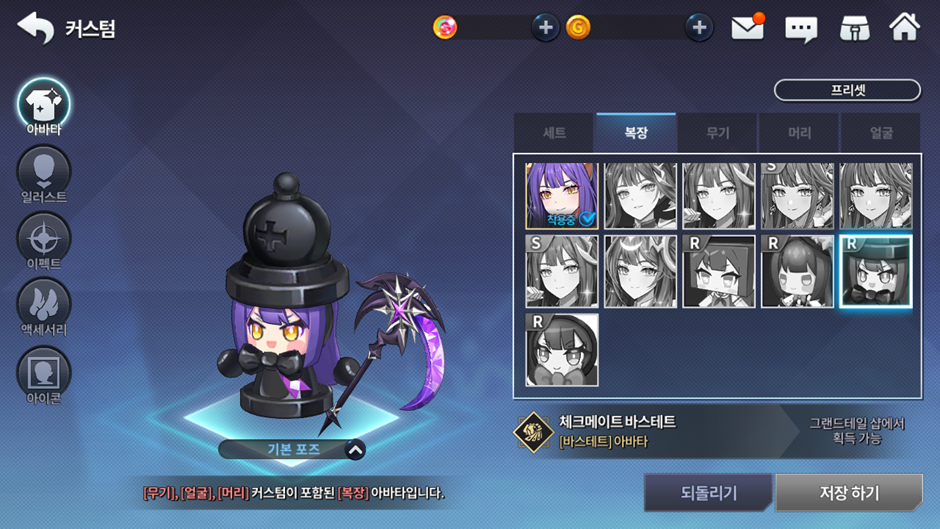940x529 pixels.
Task: Select the purple-haired equipped costume thumbnail
Action: (x=561, y=196)
